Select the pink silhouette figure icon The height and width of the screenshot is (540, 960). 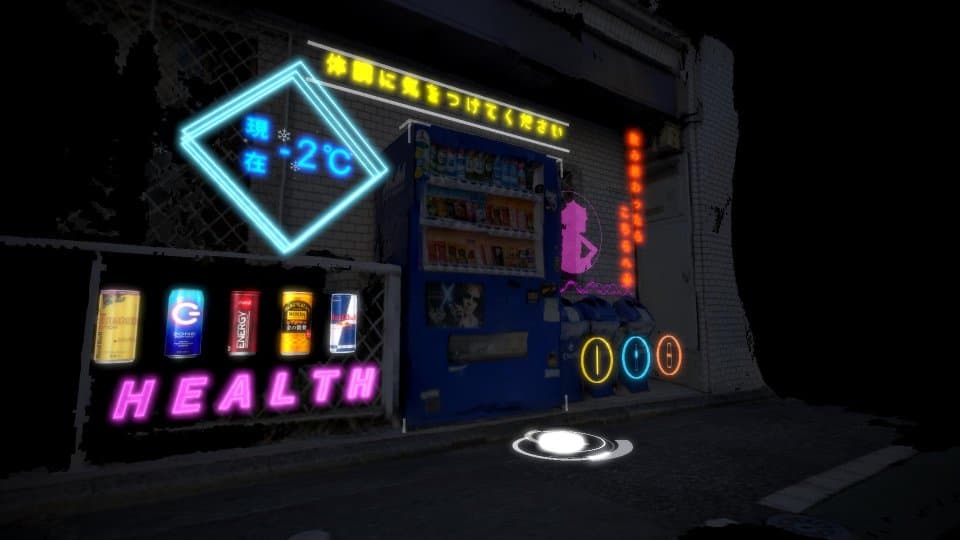click(x=578, y=239)
